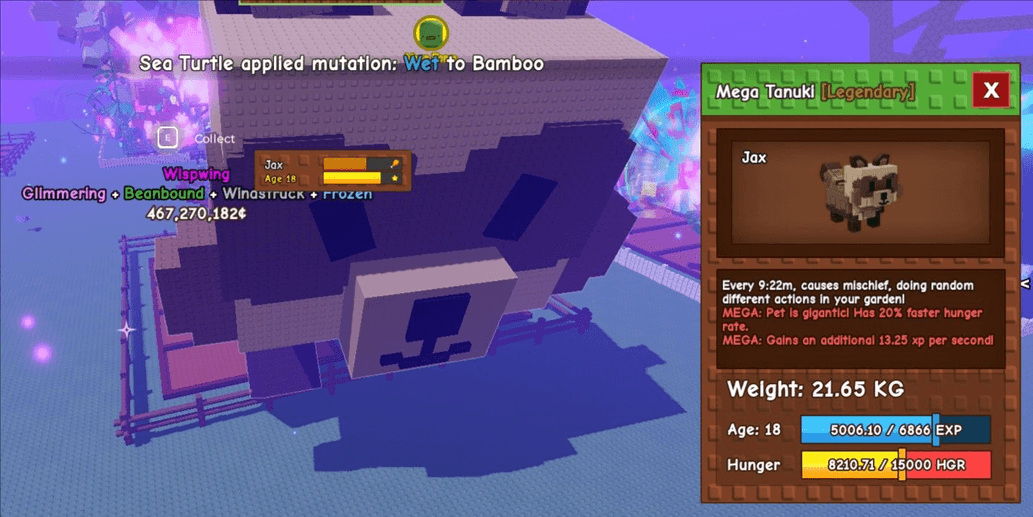This screenshot has width=1033, height=517.
Task: Close the Mega Tanuki pet panel
Action: [991, 91]
